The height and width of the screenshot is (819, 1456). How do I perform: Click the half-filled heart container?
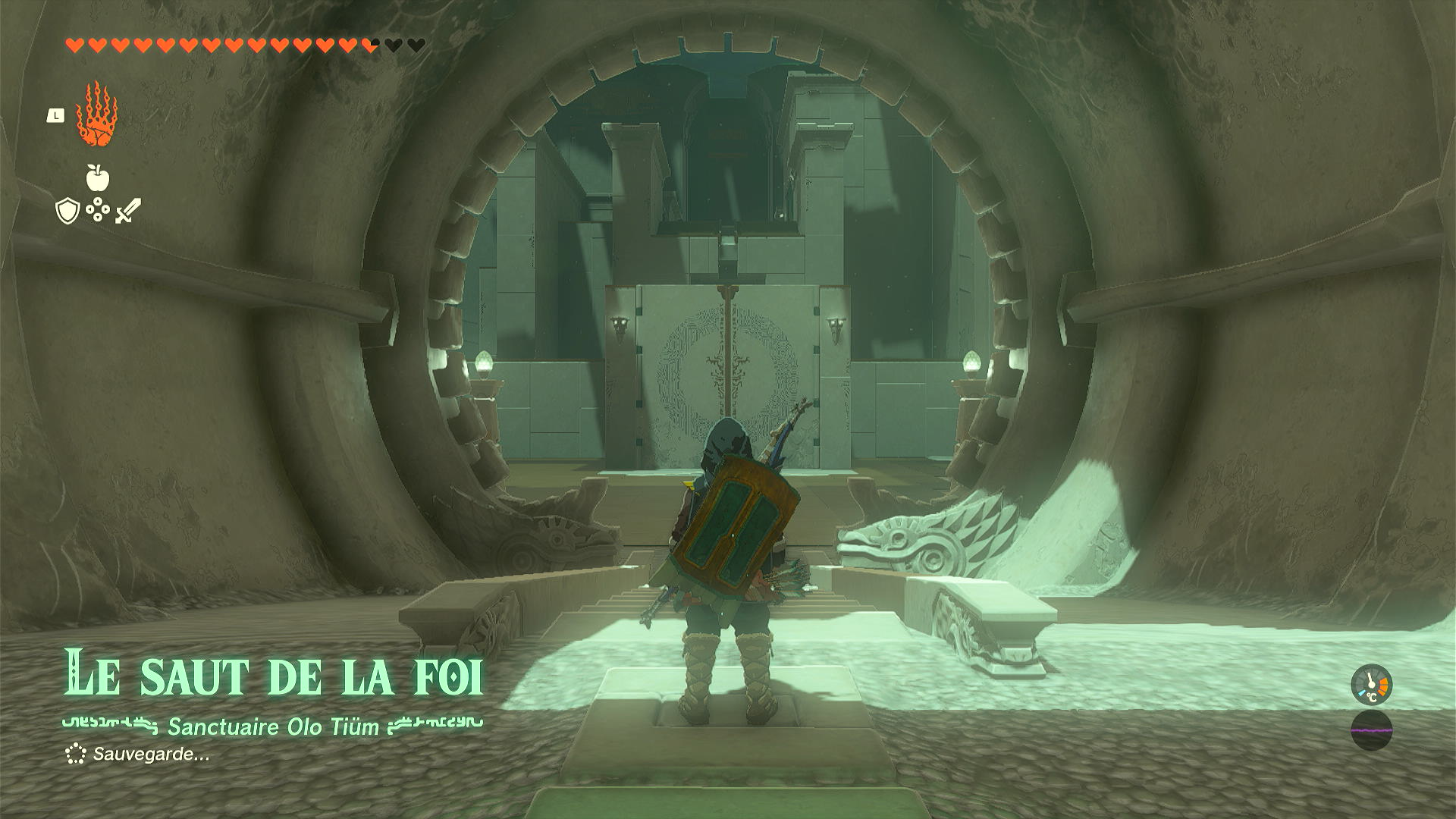pyautogui.click(x=369, y=43)
